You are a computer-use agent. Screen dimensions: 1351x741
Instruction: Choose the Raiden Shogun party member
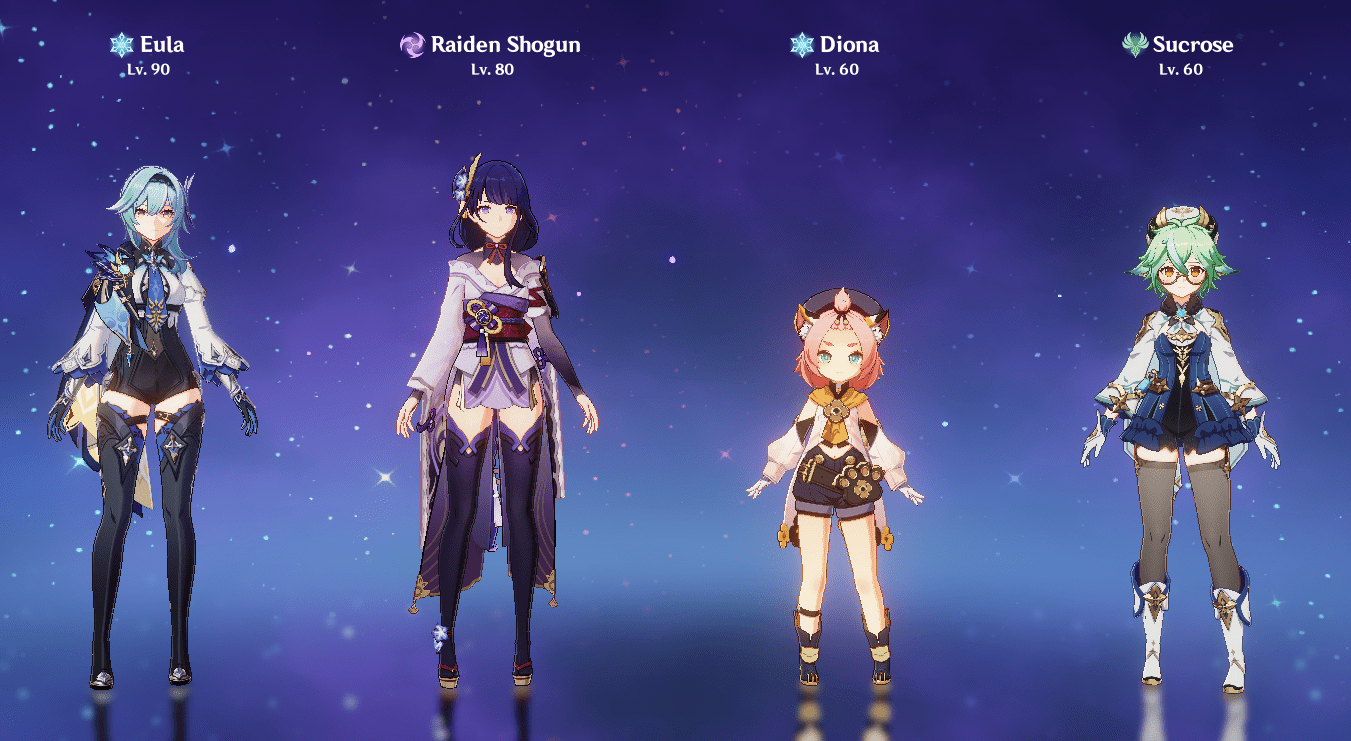[497, 420]
